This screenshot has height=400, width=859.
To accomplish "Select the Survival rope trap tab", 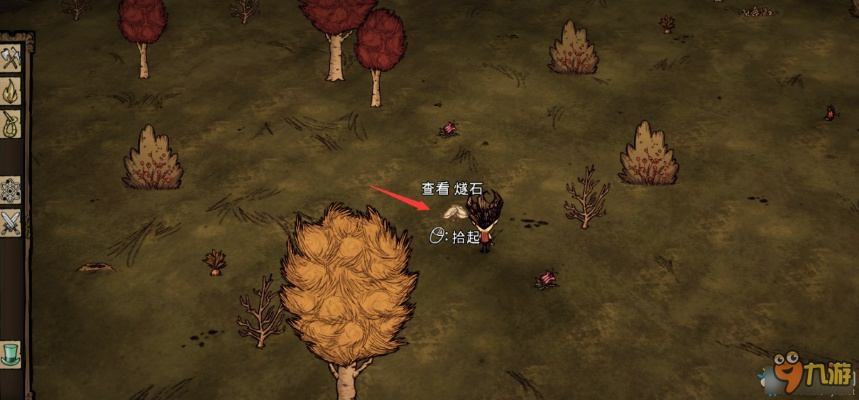I will click(x=11, y=125).
